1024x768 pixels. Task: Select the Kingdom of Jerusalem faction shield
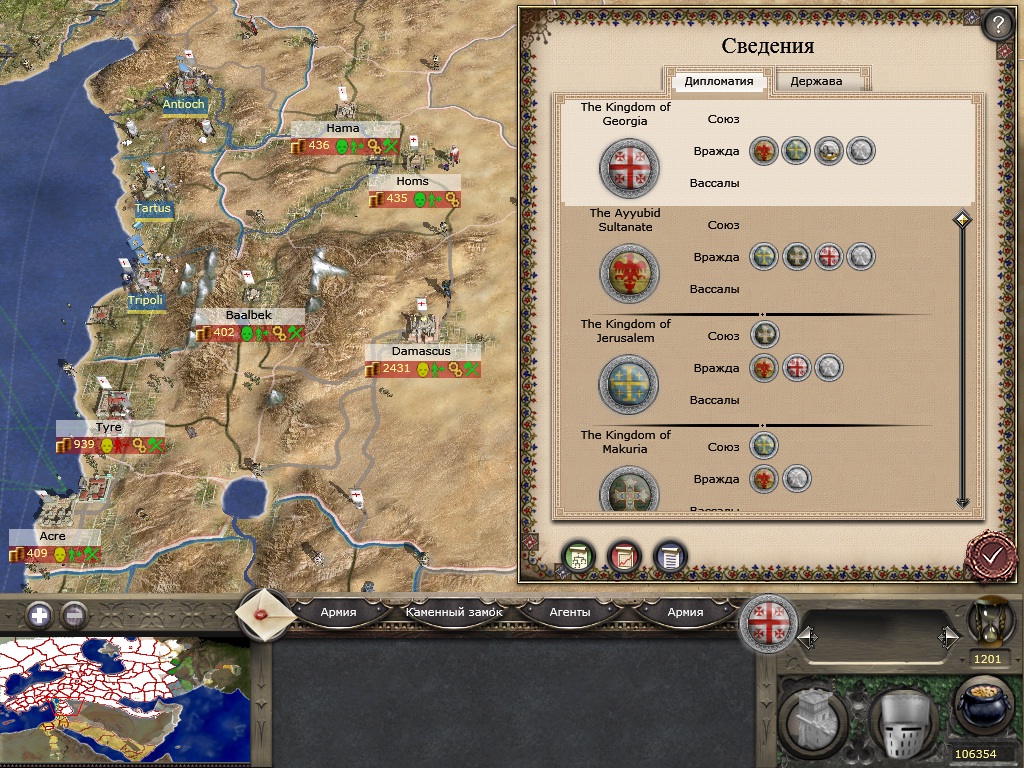(x=629, y=384)
